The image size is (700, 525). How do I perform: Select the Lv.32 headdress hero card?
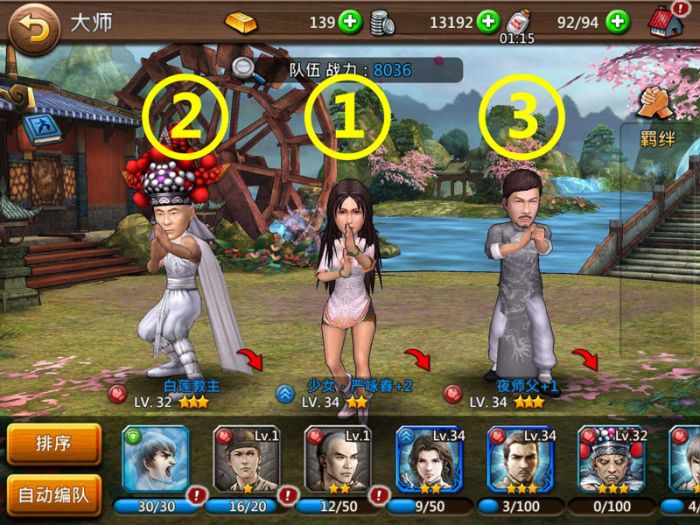pyautogui.click(x=611, y=462)
